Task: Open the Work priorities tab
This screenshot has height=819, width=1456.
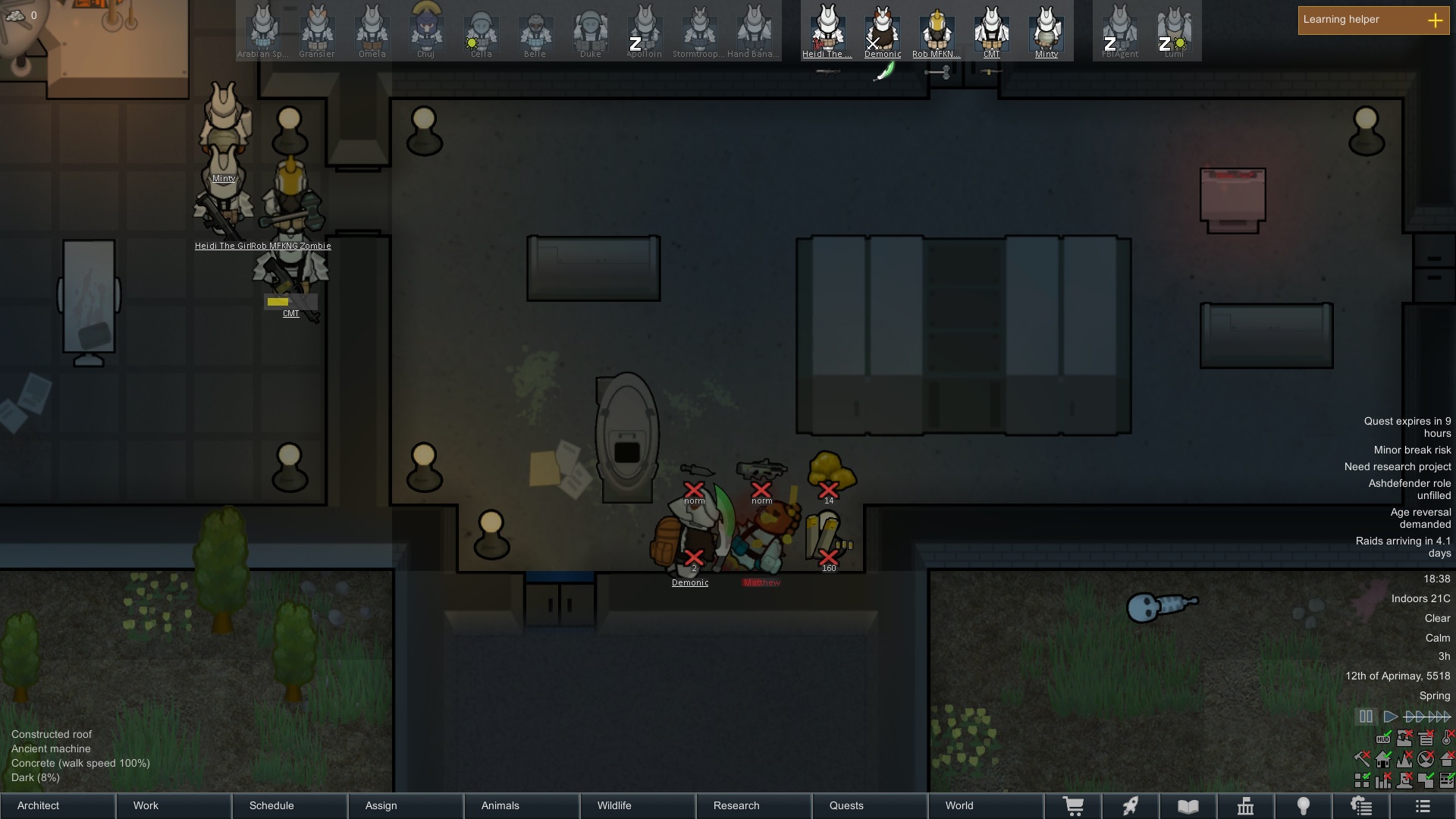Action: pyautogui.click(x=174, y=805)
